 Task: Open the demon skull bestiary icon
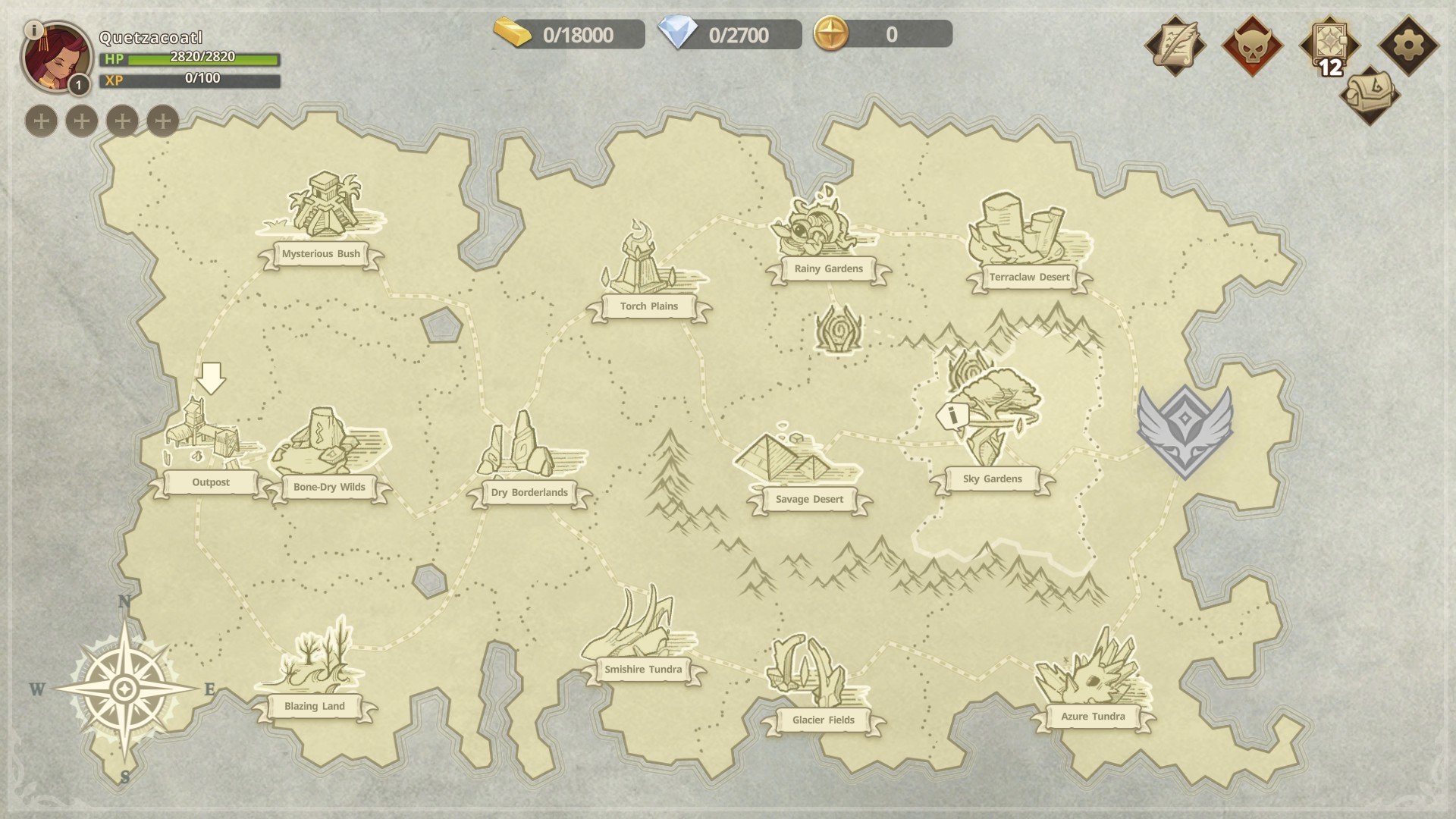(1252, 45)
